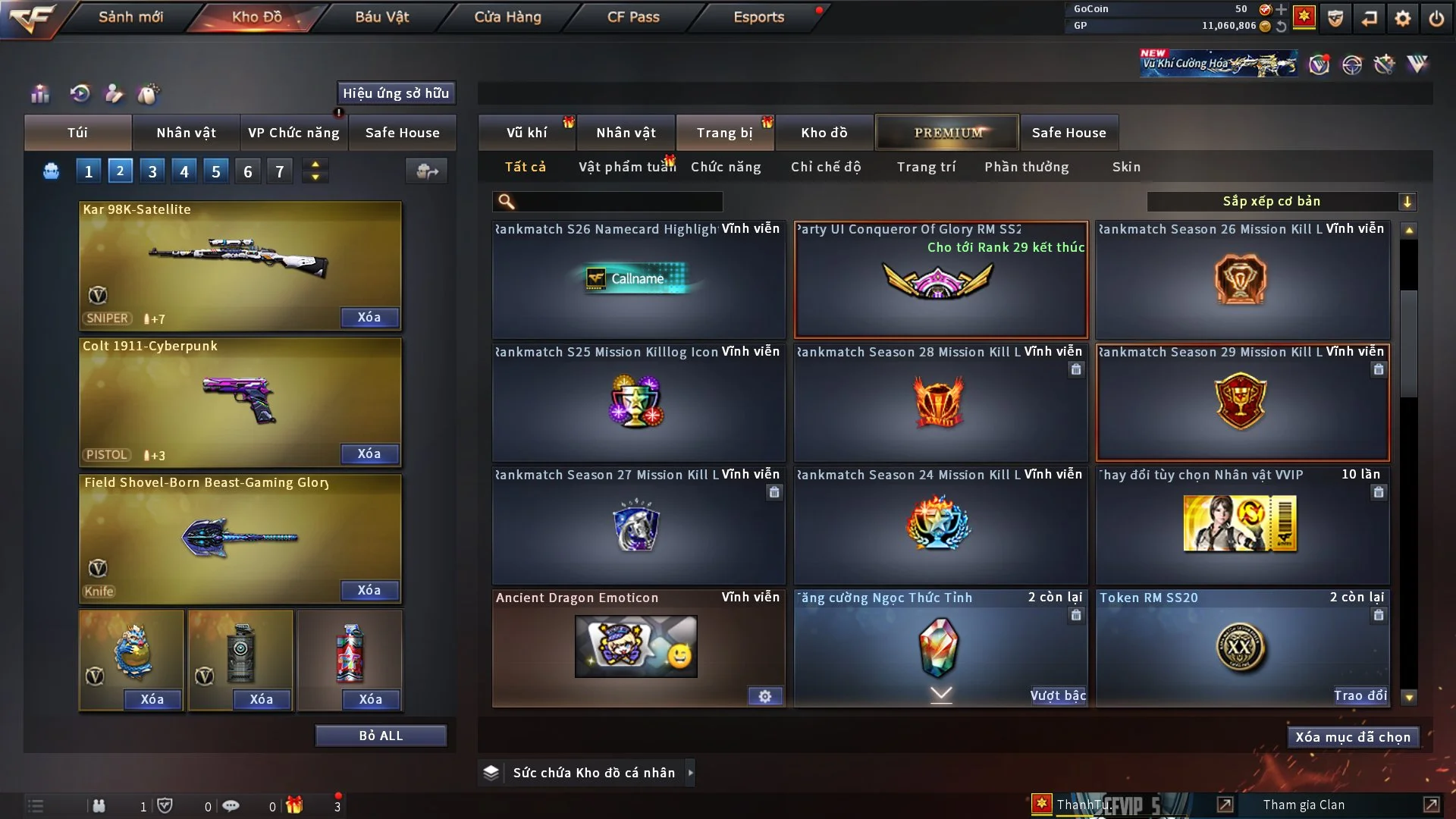Click the Hiệu ứng sở hữu button

pyautogui.click(x=396, y=93)
